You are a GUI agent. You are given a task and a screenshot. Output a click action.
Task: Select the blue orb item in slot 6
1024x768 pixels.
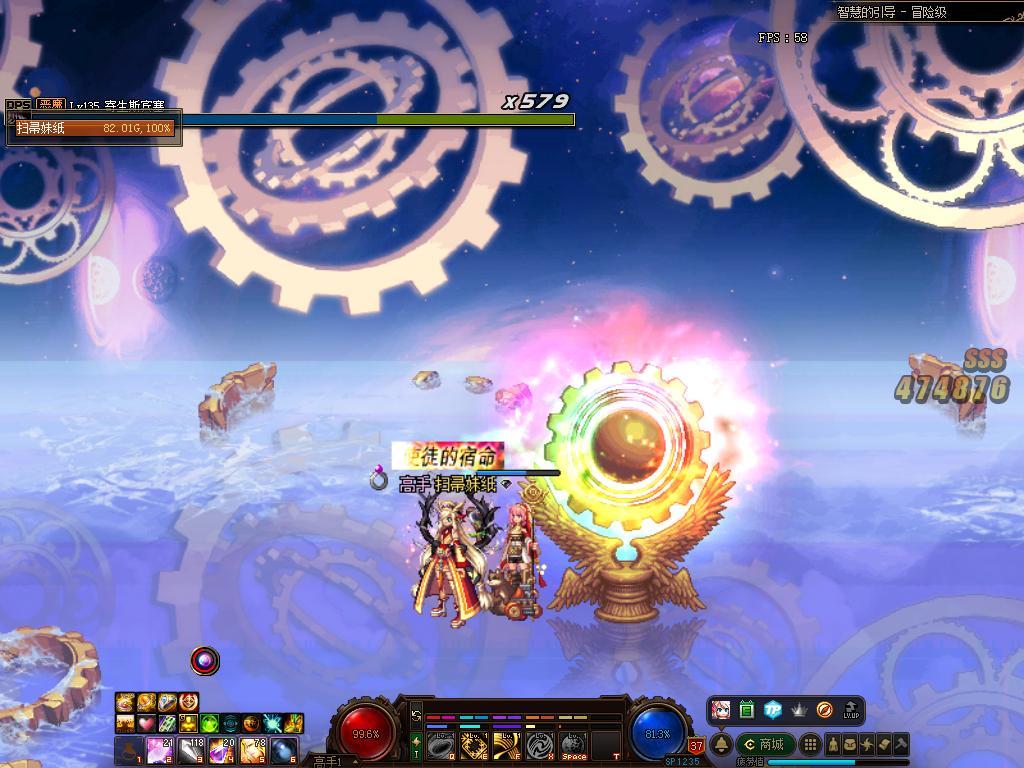coord(283,750)
